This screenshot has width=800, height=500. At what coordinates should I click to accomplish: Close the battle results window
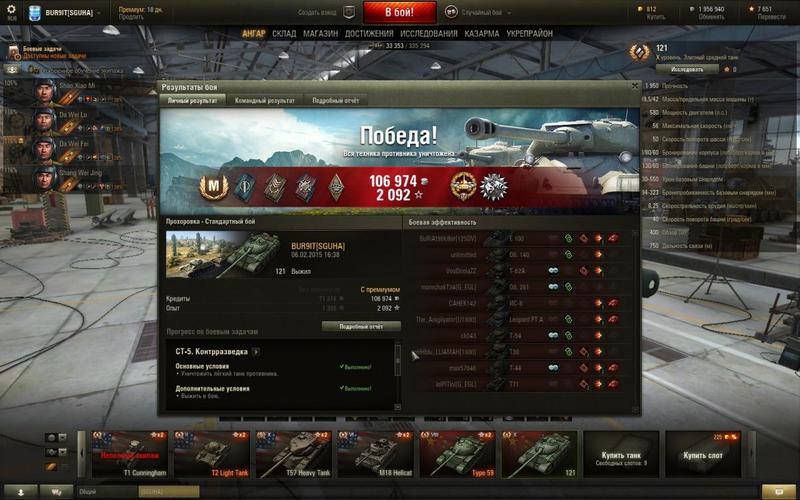[635, 87]
